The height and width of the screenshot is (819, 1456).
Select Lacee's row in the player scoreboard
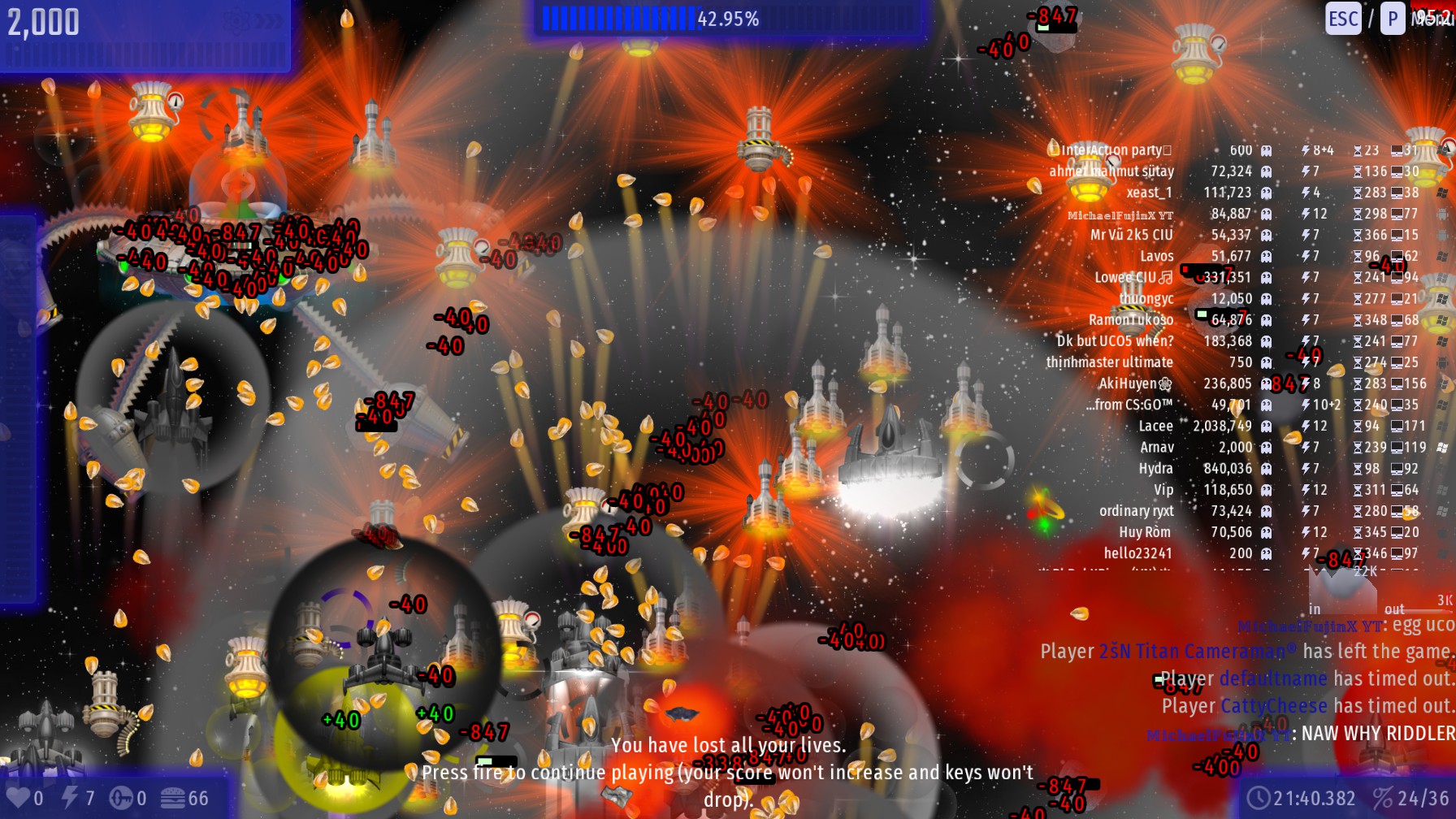(x=1155, y=426)
